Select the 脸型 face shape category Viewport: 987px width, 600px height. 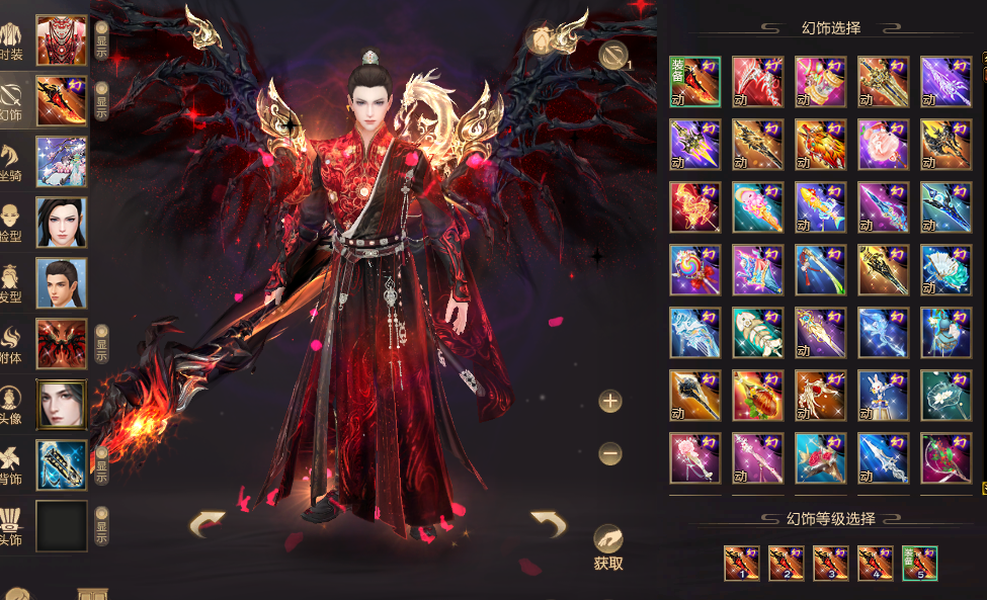click(x=61, y=222)
